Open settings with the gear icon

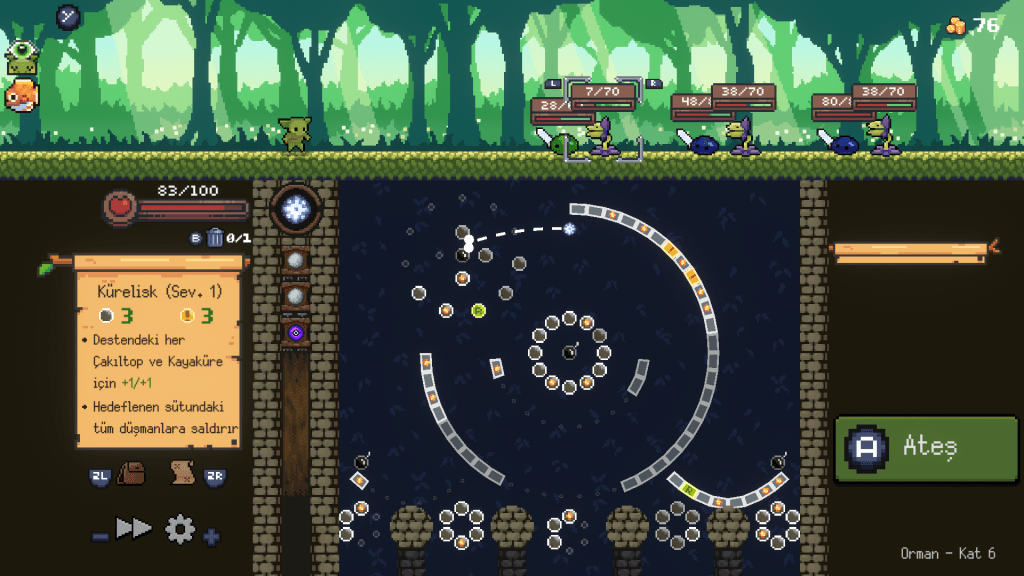(180, 528)
